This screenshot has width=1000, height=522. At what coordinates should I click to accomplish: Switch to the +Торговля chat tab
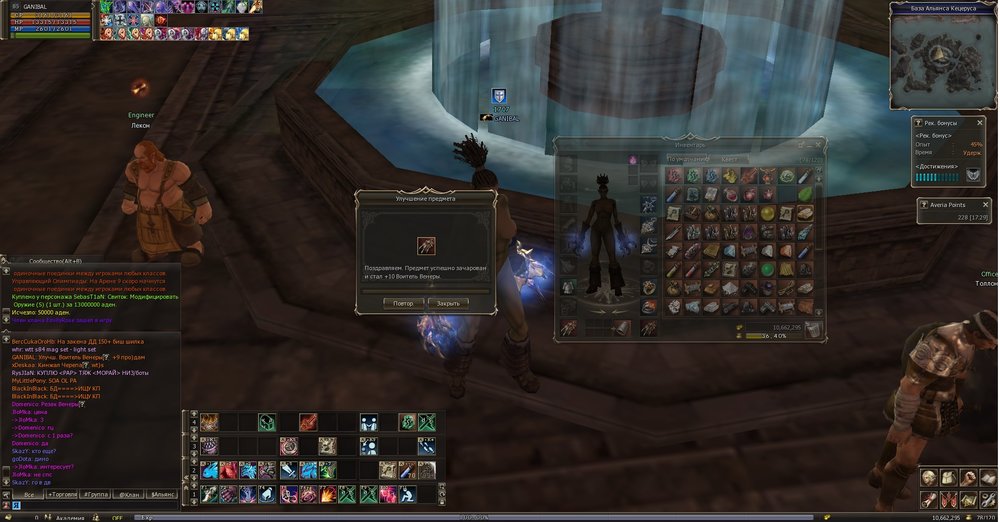63,494
